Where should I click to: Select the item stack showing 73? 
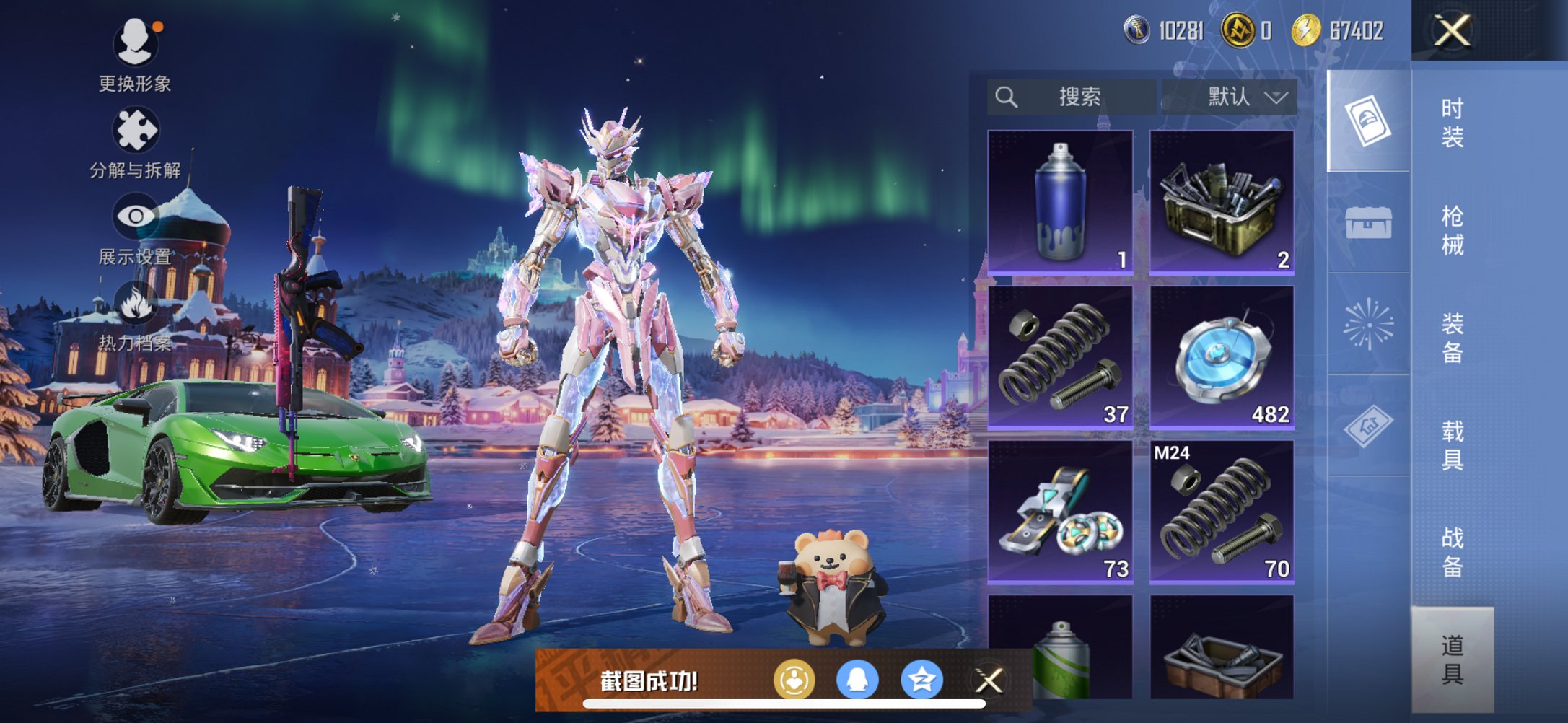[x=1060, y=512]
